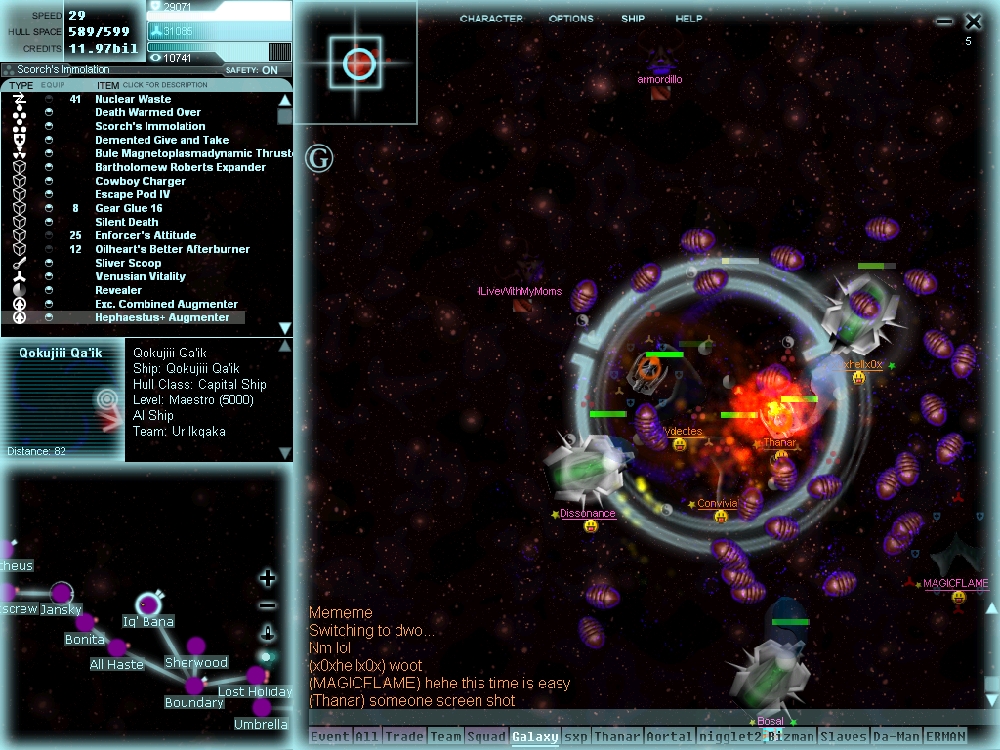Screen dimensions: 1000x750
Task: Select the Cowboy Charger item row
Action: [x=140, y=181]
